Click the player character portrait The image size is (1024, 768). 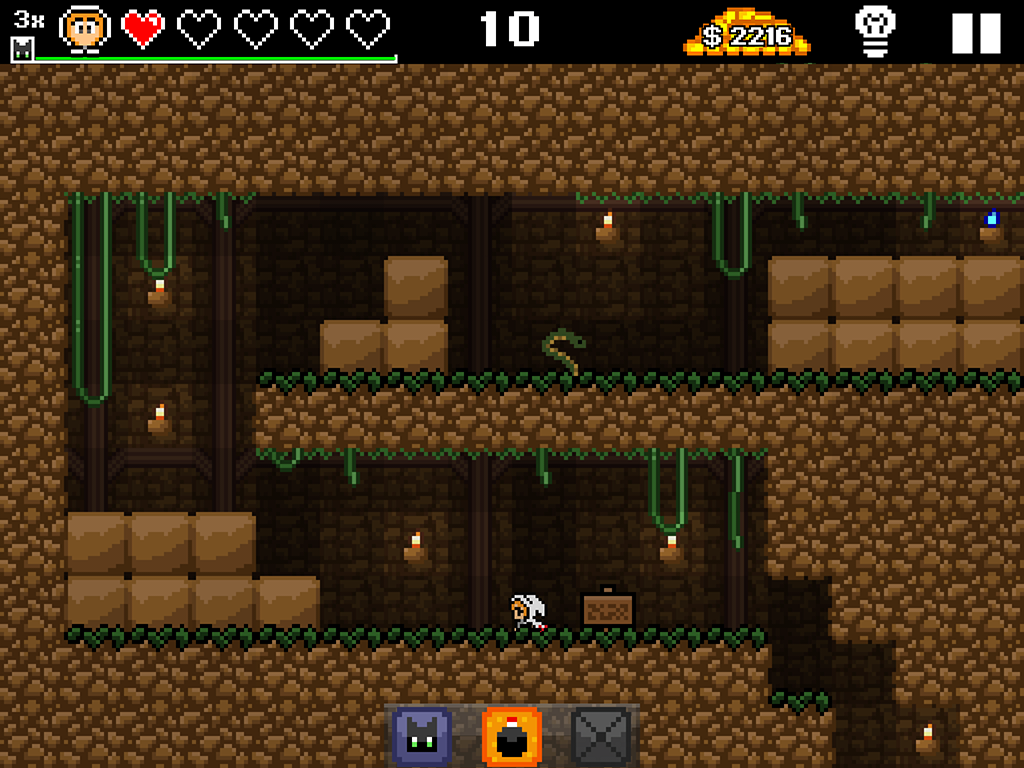(85, 29)
